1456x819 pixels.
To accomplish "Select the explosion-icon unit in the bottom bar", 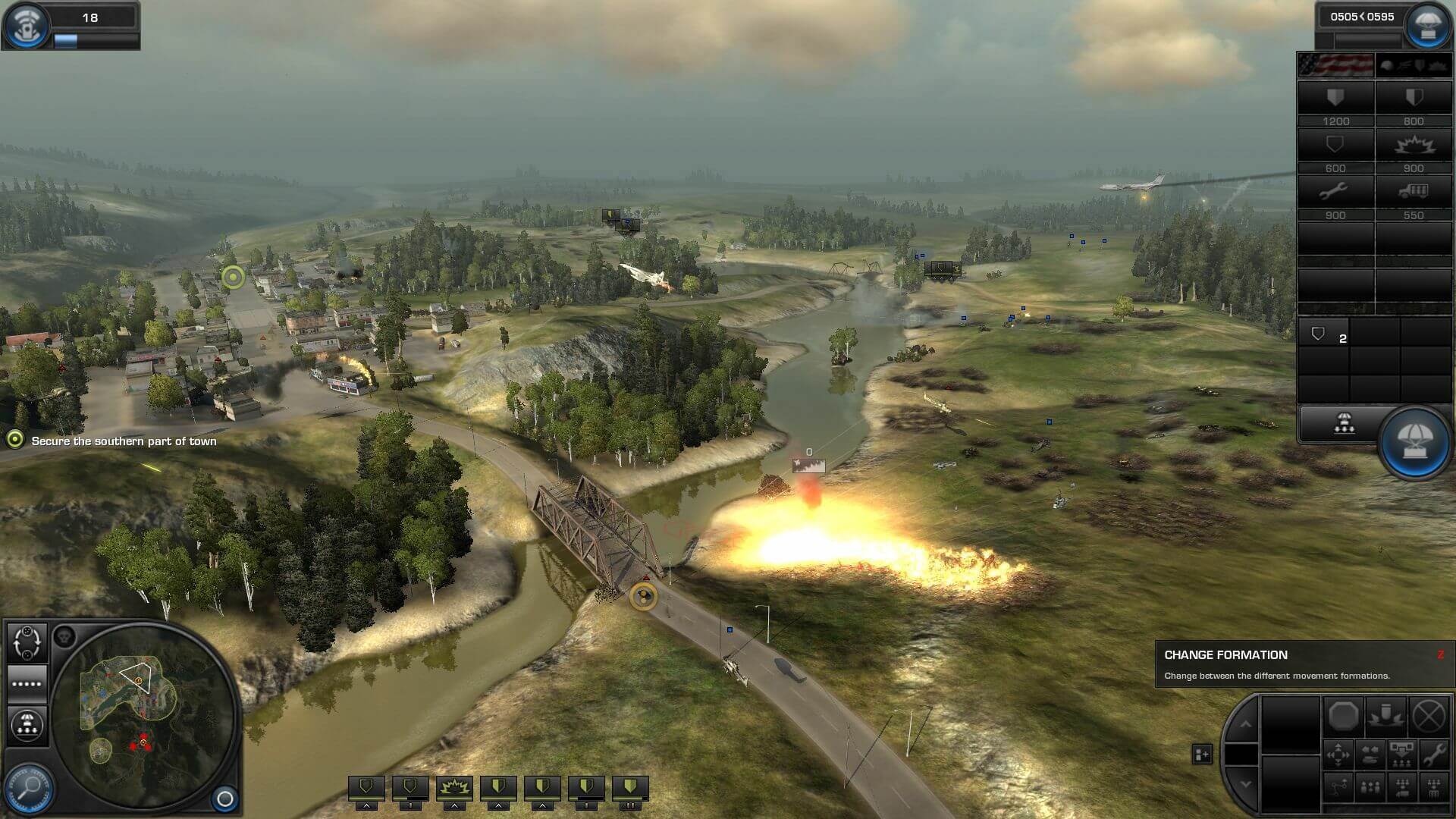I will [x=454, y=789].
